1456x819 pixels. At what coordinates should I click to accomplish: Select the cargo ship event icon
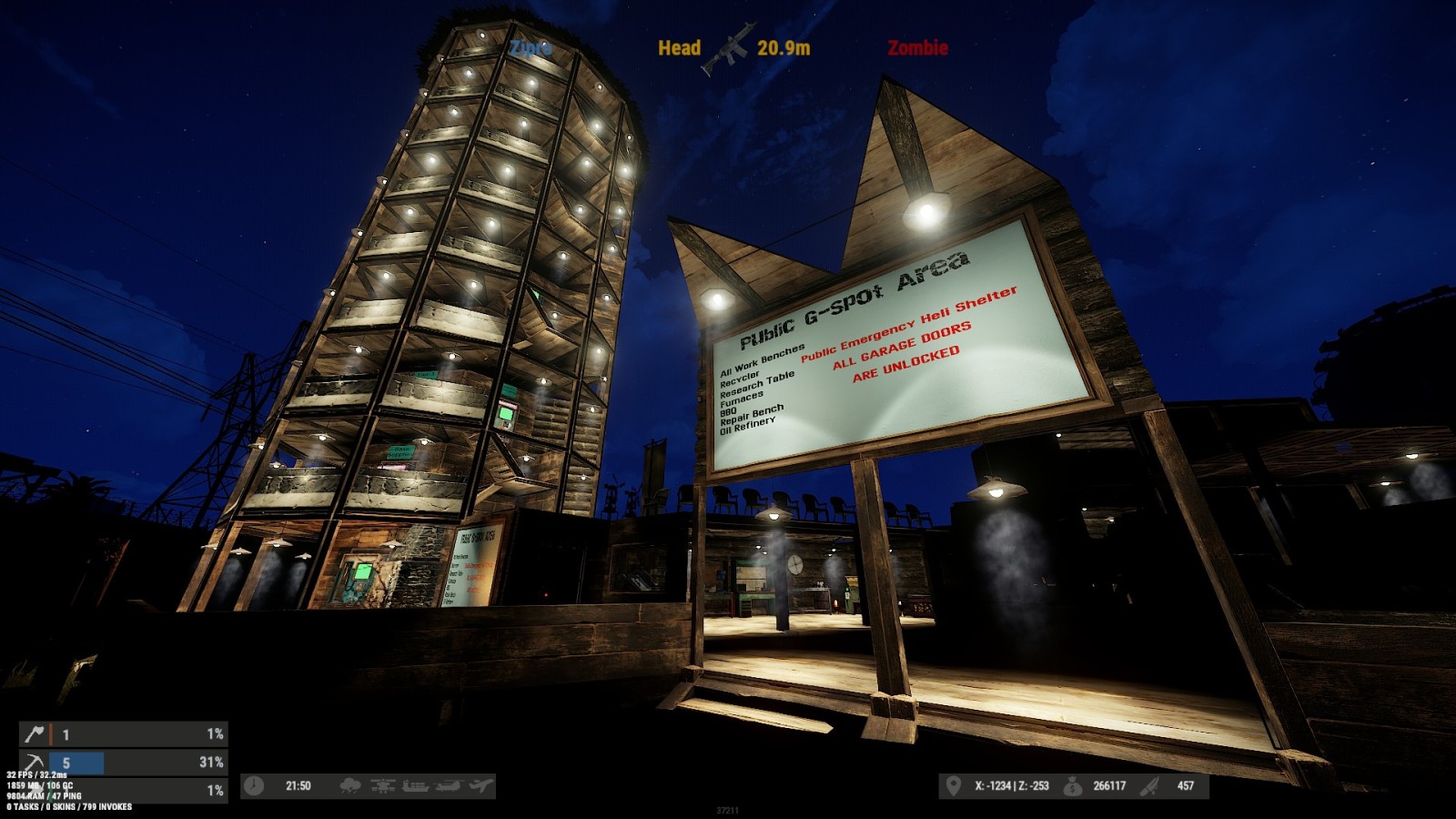click(x=415, y=785)
